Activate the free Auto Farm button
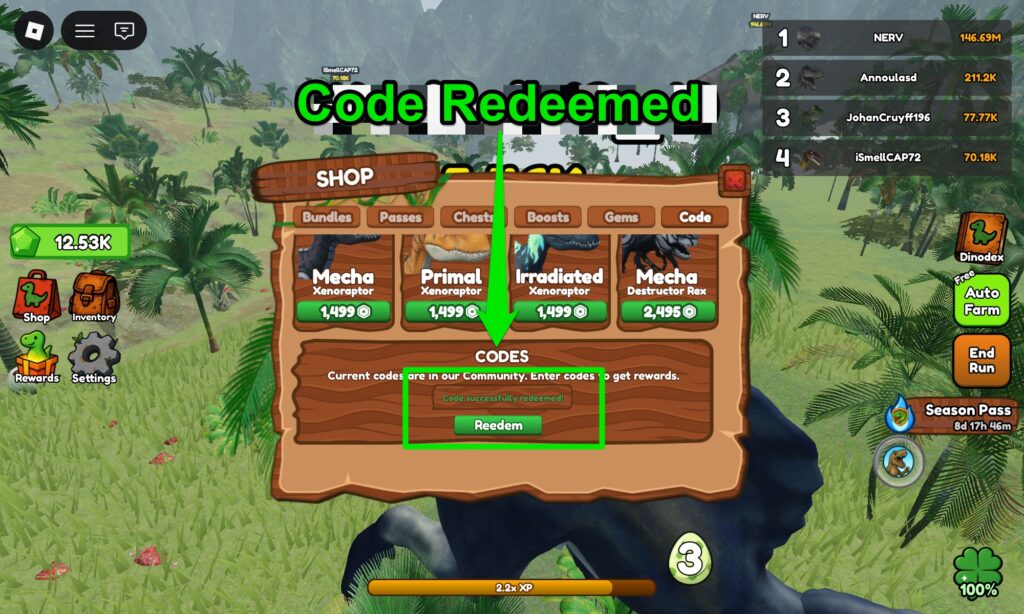1024x614 pixels. pos(981,301)
